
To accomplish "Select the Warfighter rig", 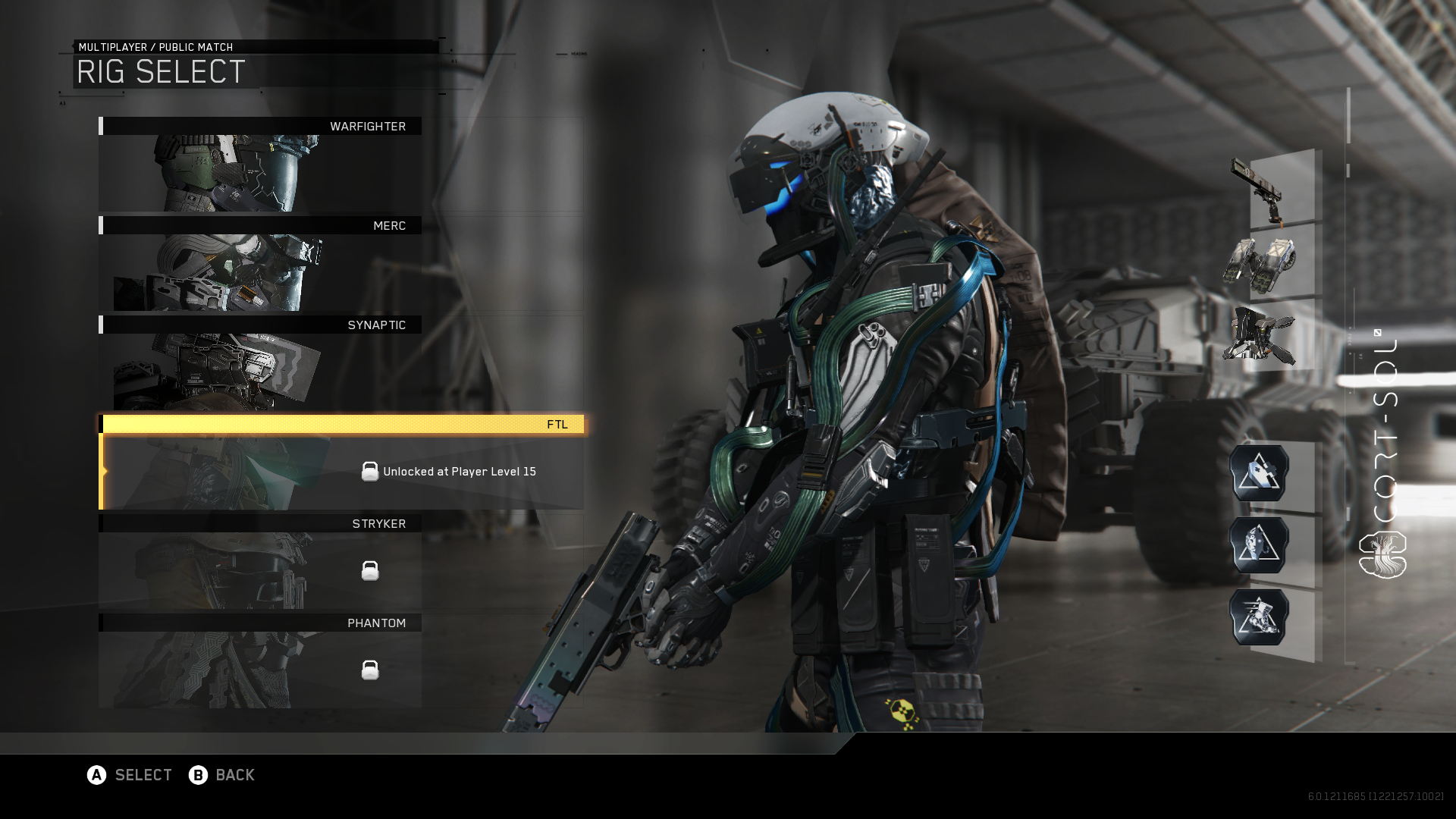I will point(260,165).
